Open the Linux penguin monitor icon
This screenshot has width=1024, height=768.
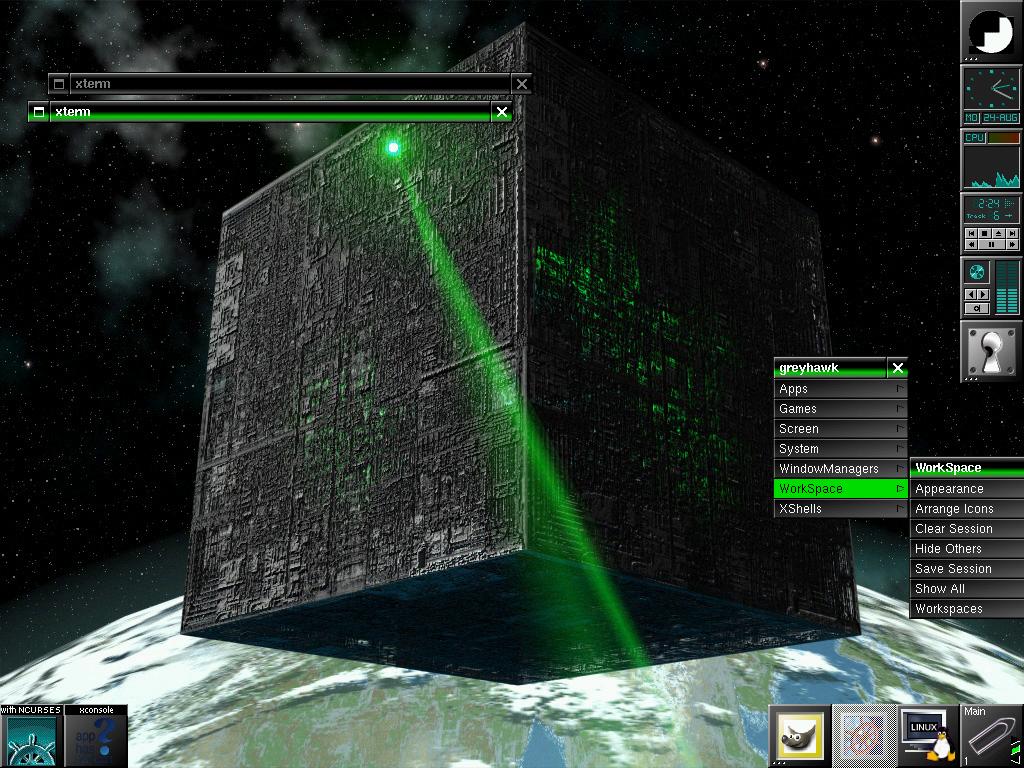coord(926,737)
